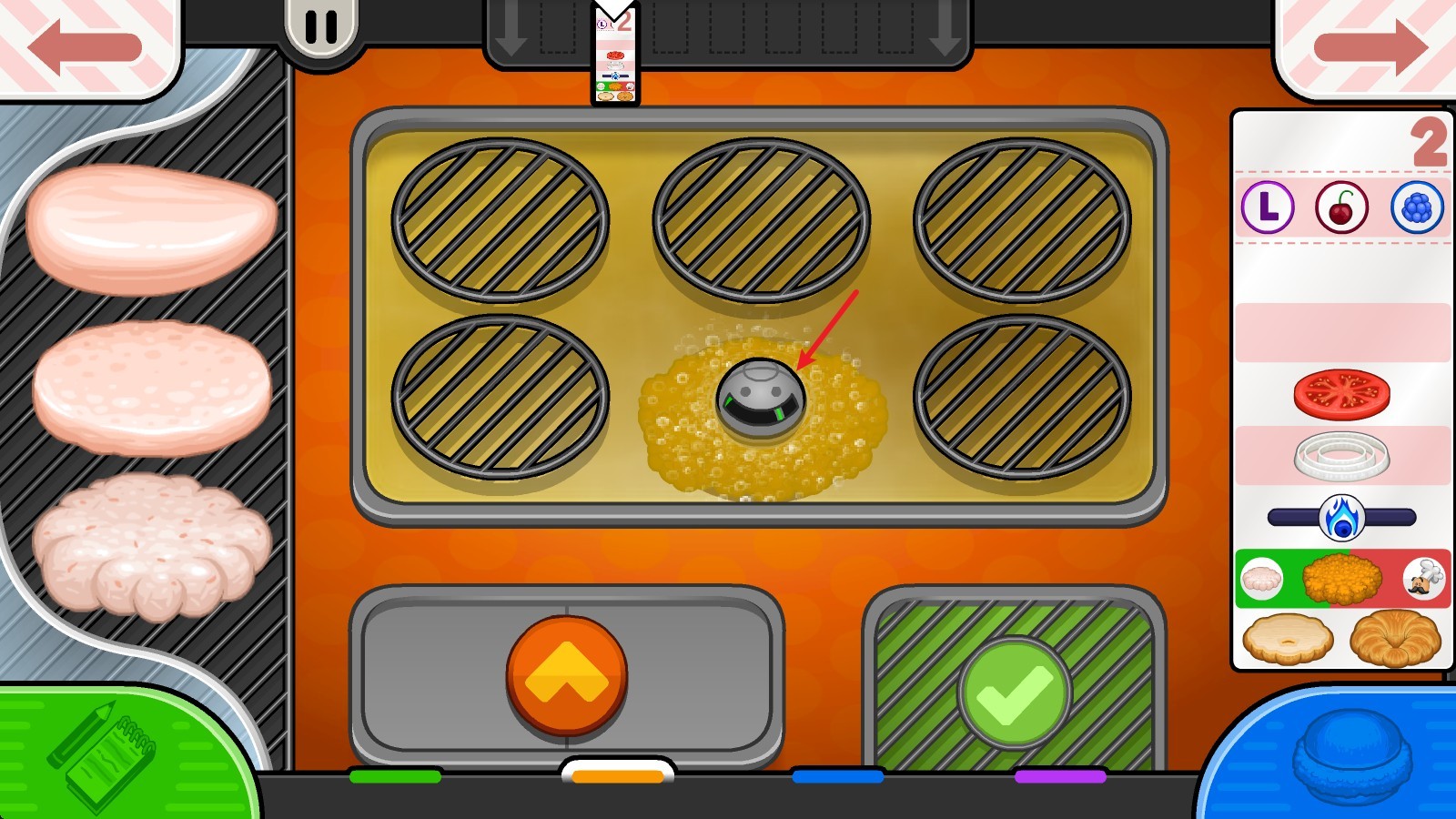Viewport: 1456px width, 819px height.
Task: Pick the scalloped fish patty
Action: click(151, 544)
